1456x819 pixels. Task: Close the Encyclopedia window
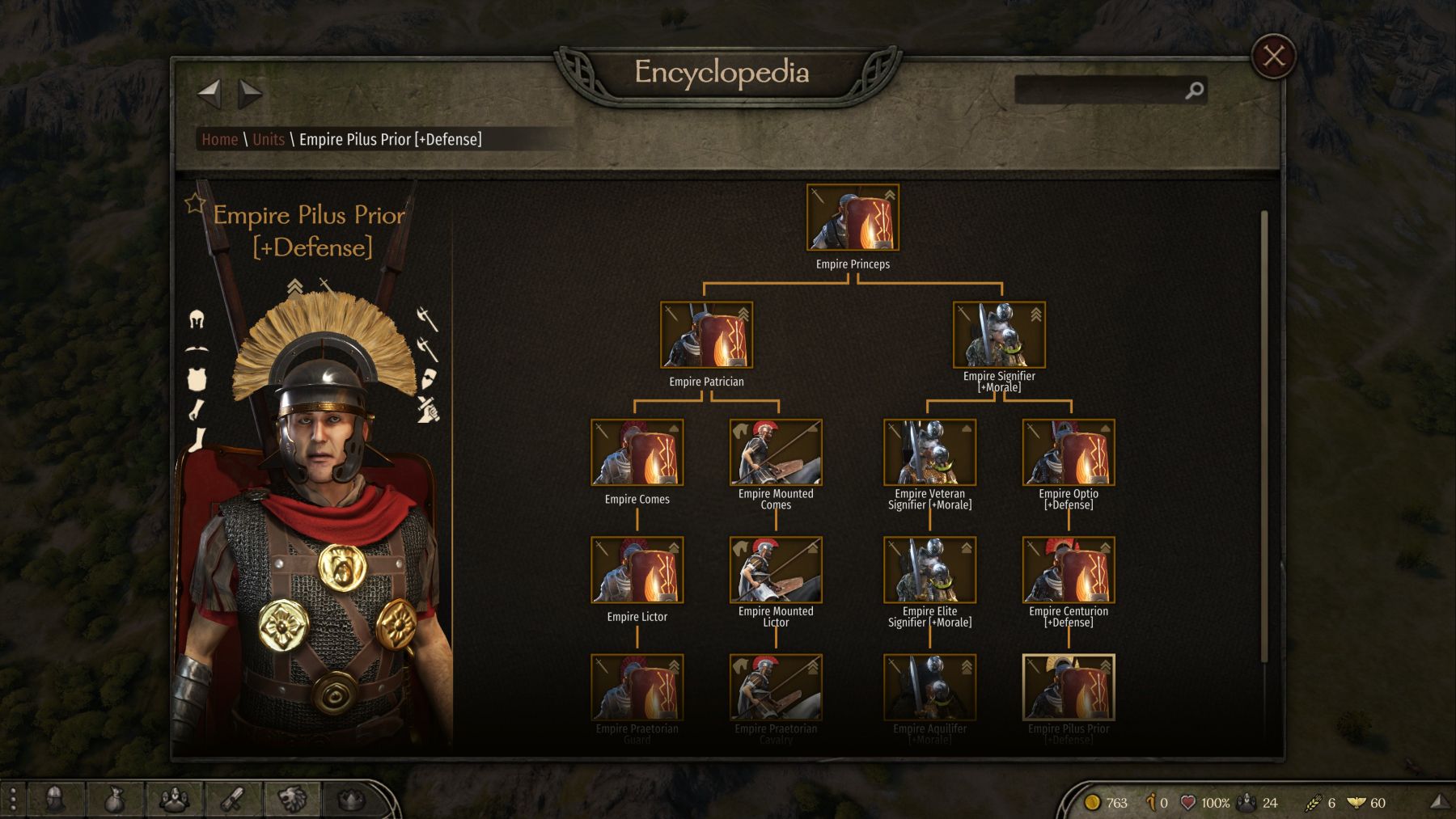coord(1273,56)
